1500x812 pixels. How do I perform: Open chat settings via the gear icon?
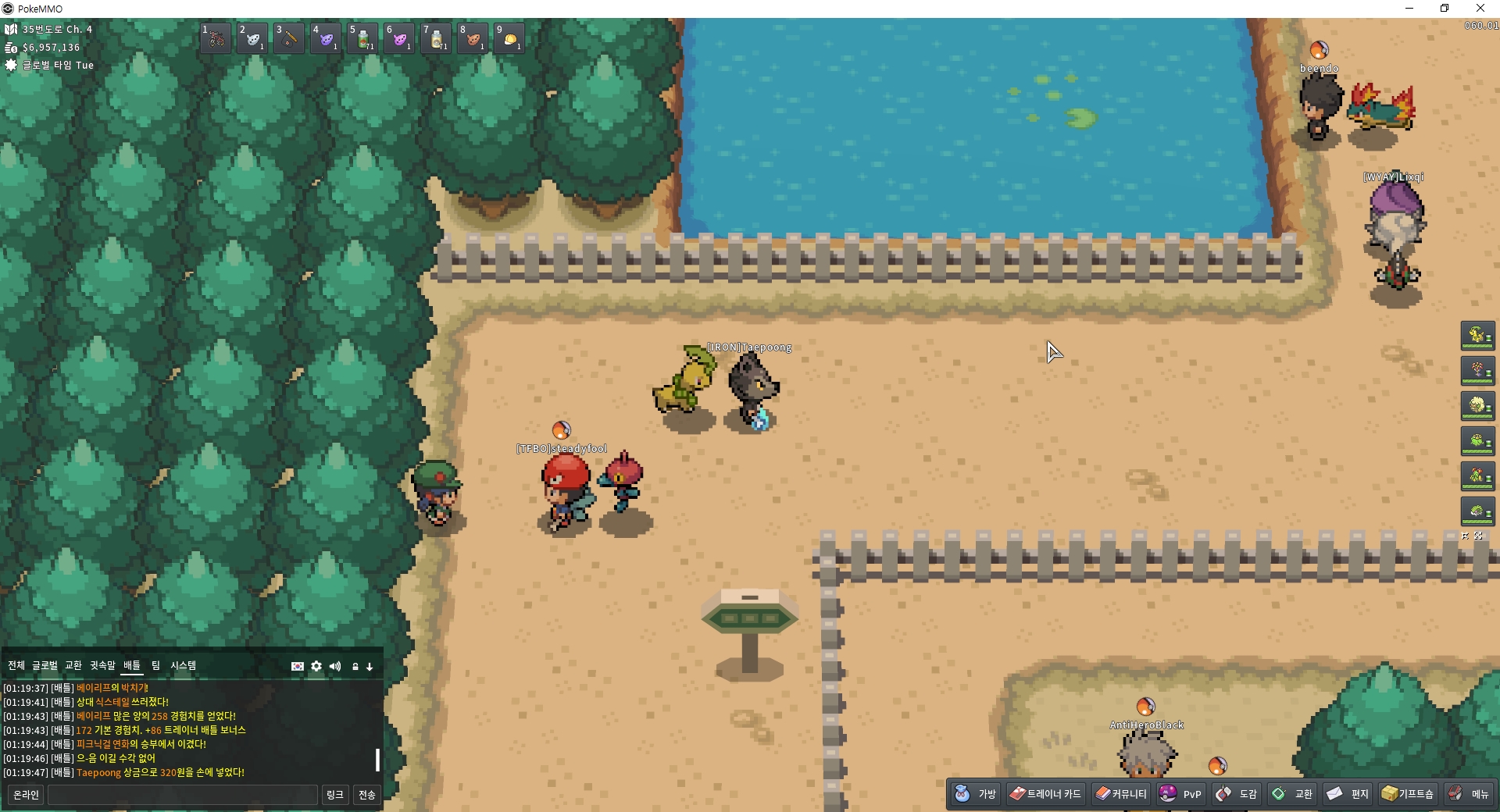316,666
